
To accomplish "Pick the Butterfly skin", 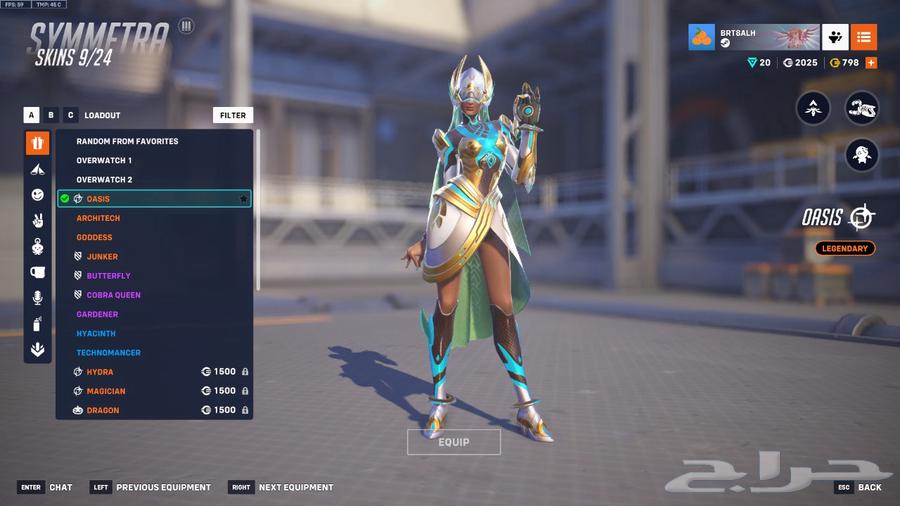I will pyautogui.click(x=108, y=276).
